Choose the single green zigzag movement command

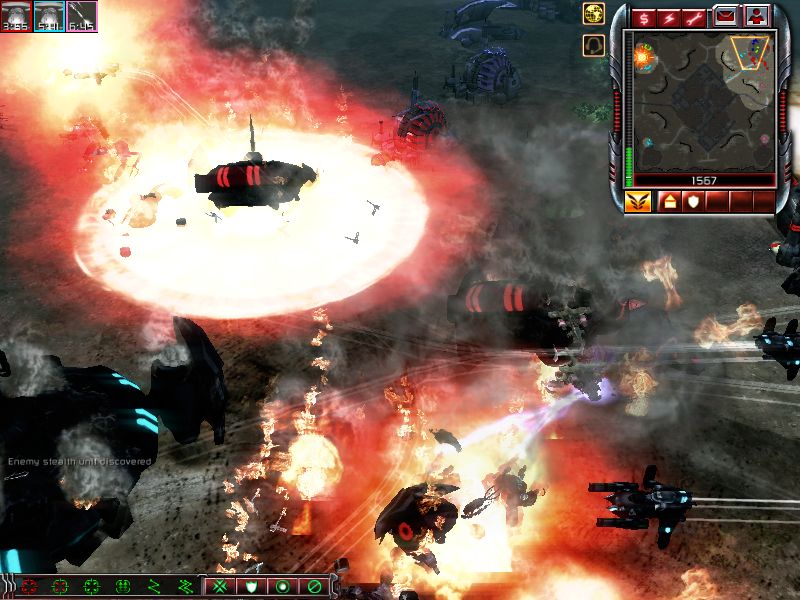(x=155, y=586)
